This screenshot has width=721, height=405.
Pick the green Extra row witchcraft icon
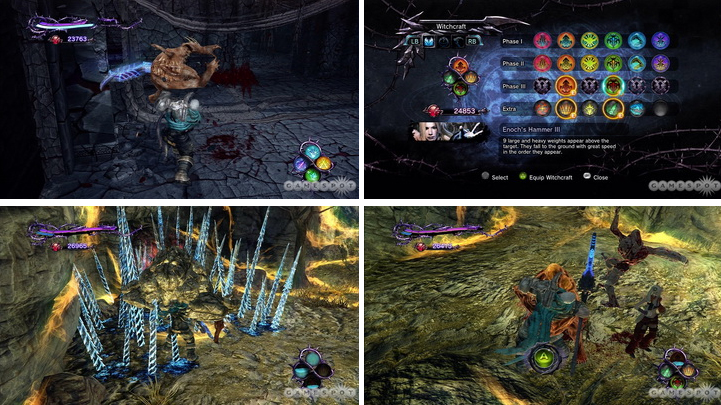tap(611, 108)
